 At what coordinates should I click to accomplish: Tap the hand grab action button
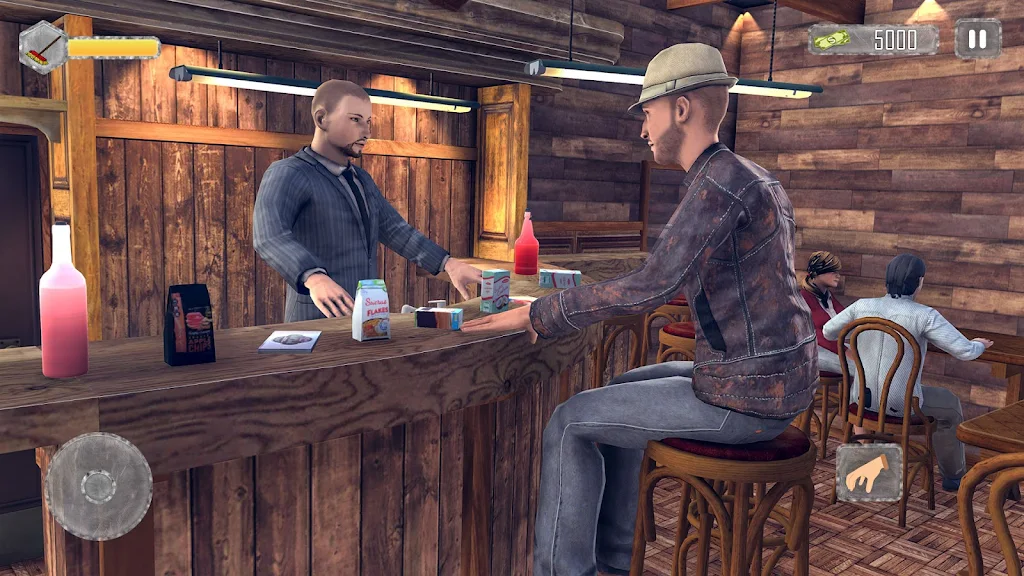coord(868,473)
